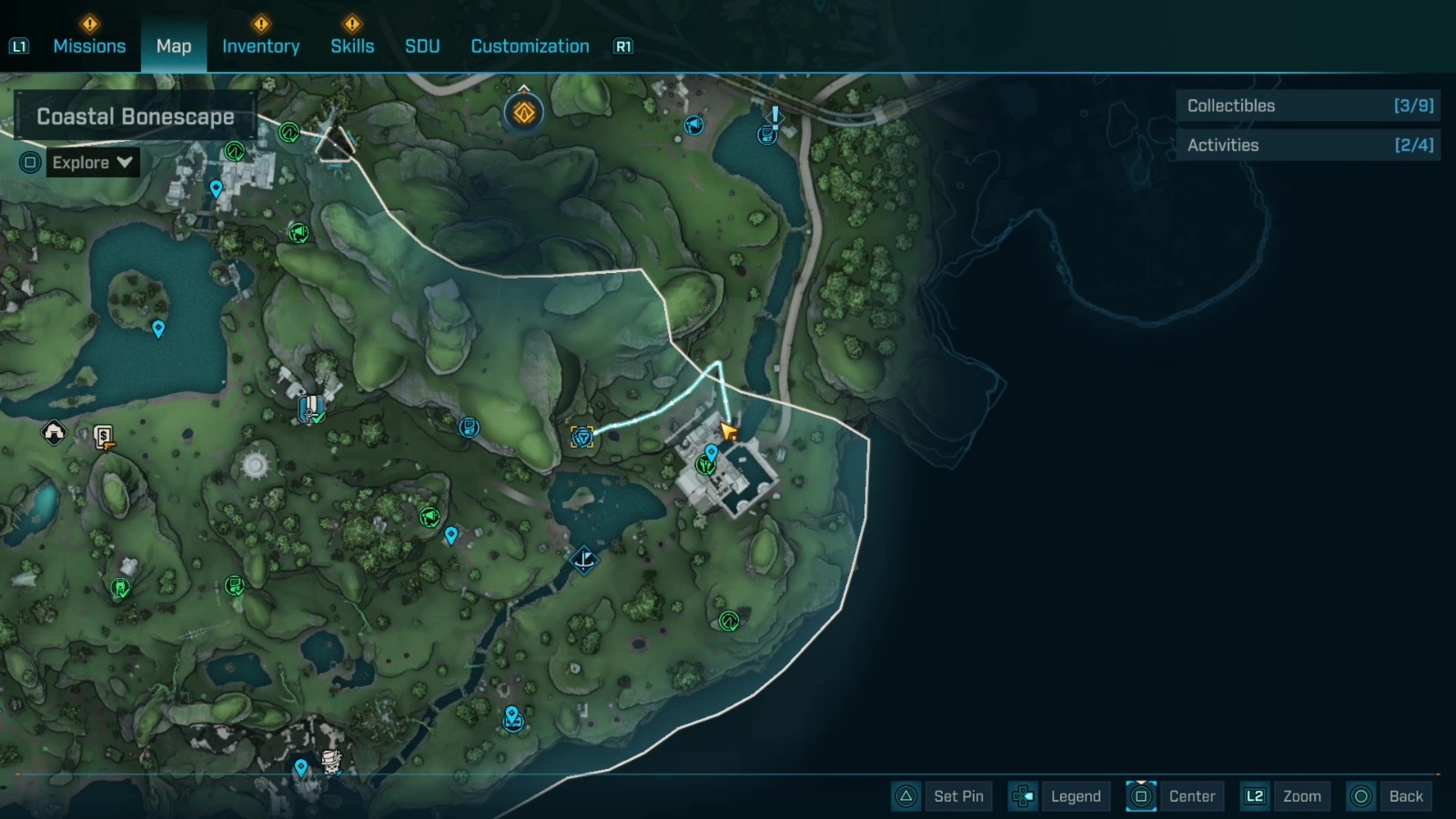The height and width of the screenshot is (819, 1456).
Task: Click the blue exclamation mission marker near the railway
Action: coord(774,115)
